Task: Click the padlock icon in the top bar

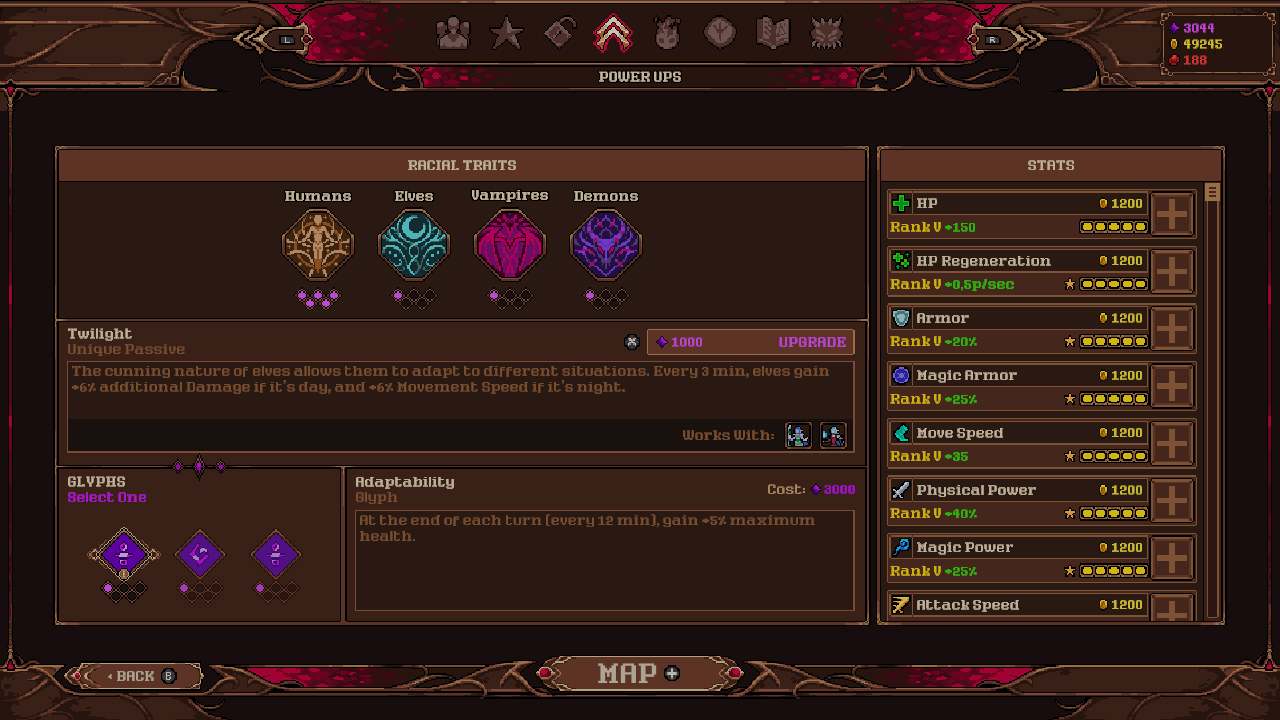Action: pos(559,32)
